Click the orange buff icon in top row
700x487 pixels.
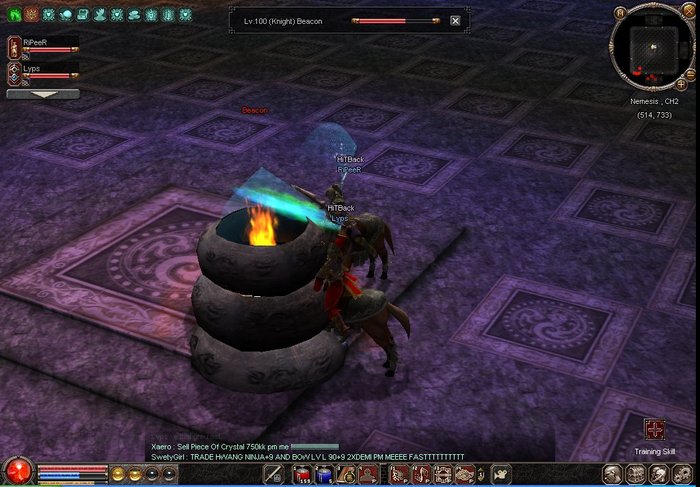click(30, 15)
